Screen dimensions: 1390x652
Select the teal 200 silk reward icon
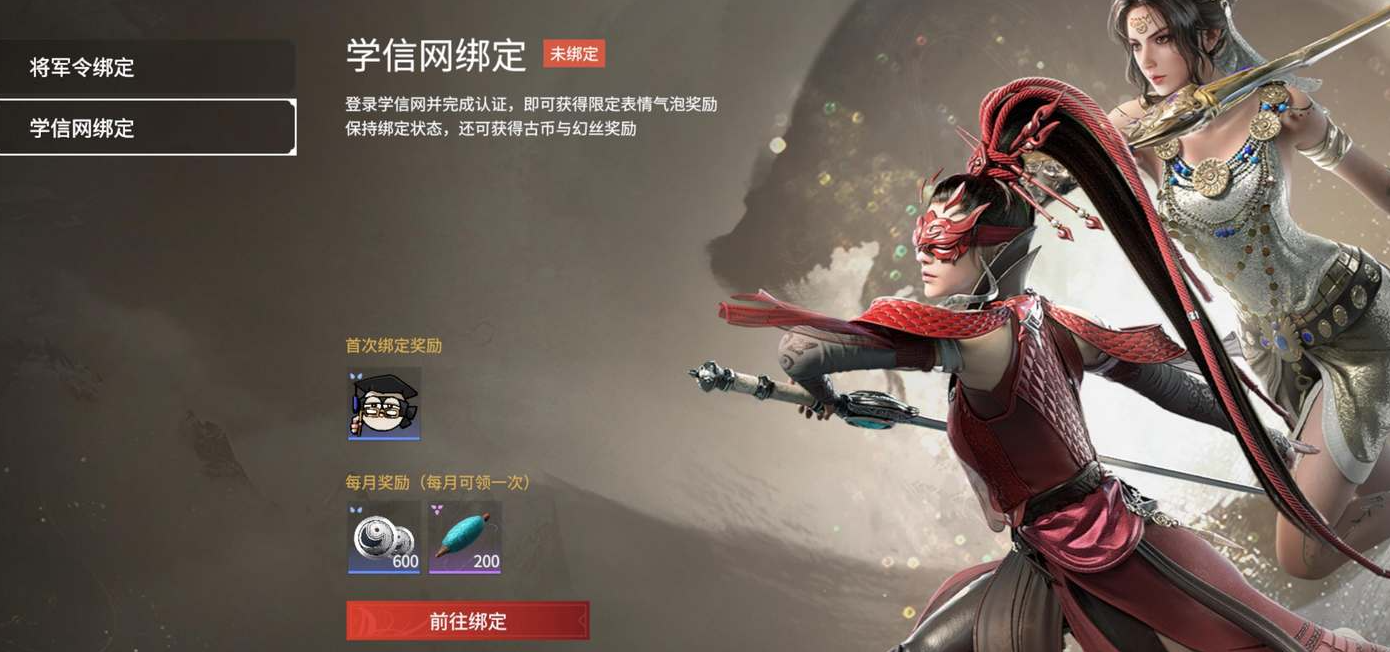465,538
